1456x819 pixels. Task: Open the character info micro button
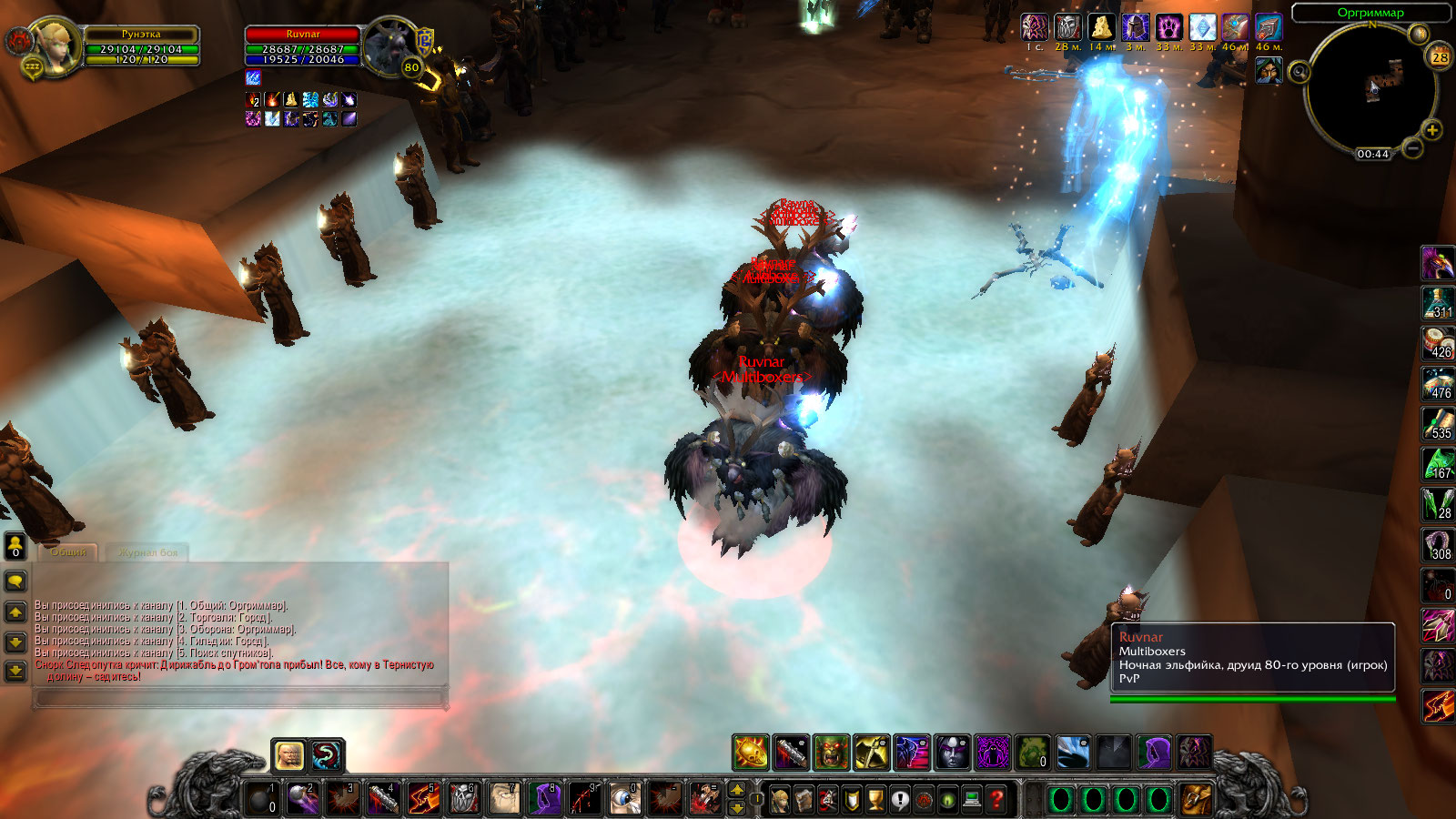point(780,800)
